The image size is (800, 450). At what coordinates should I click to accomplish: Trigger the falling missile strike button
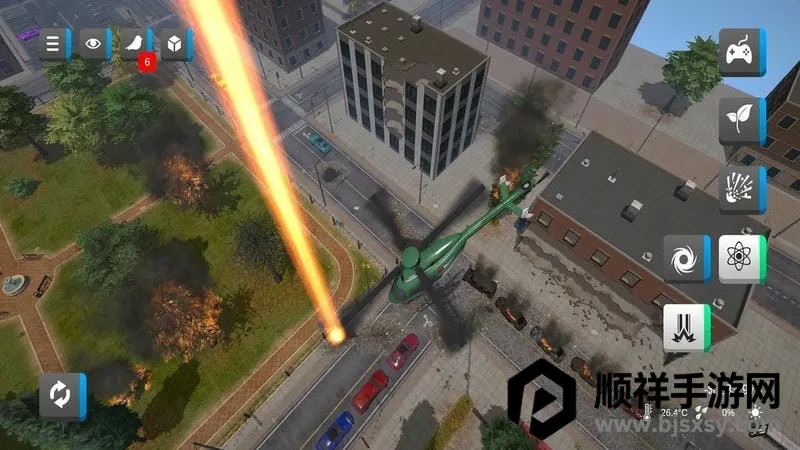[686, 328]
